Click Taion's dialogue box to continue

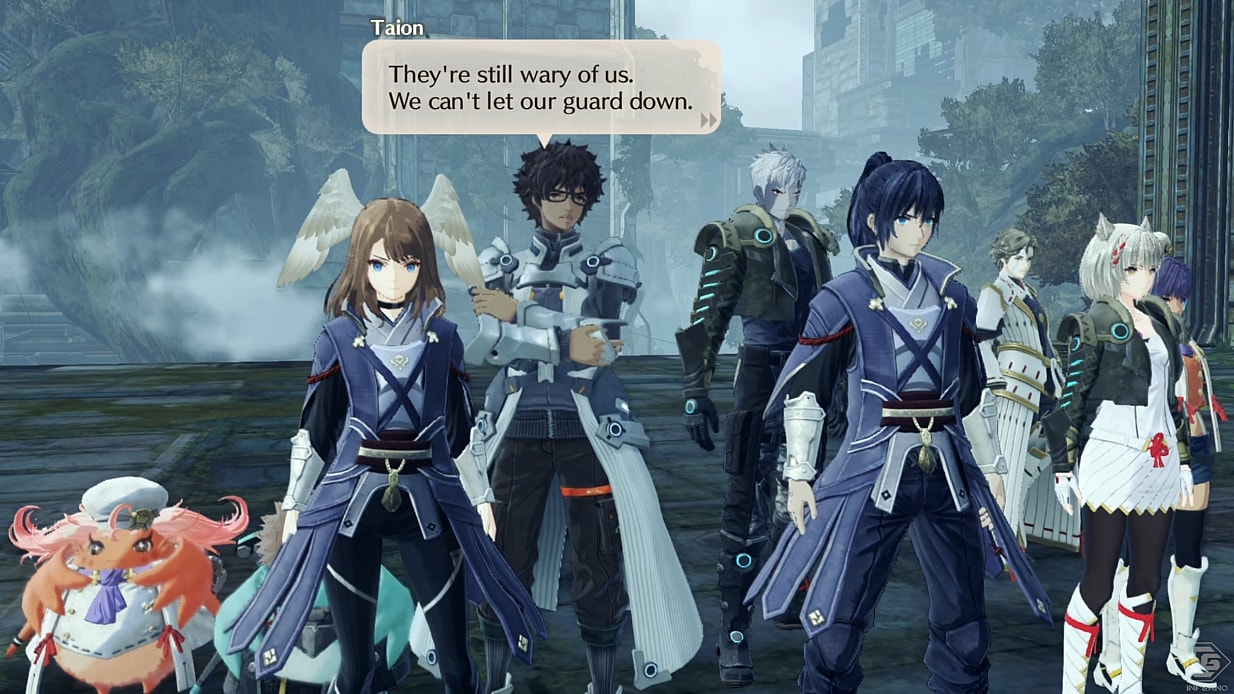540,88
